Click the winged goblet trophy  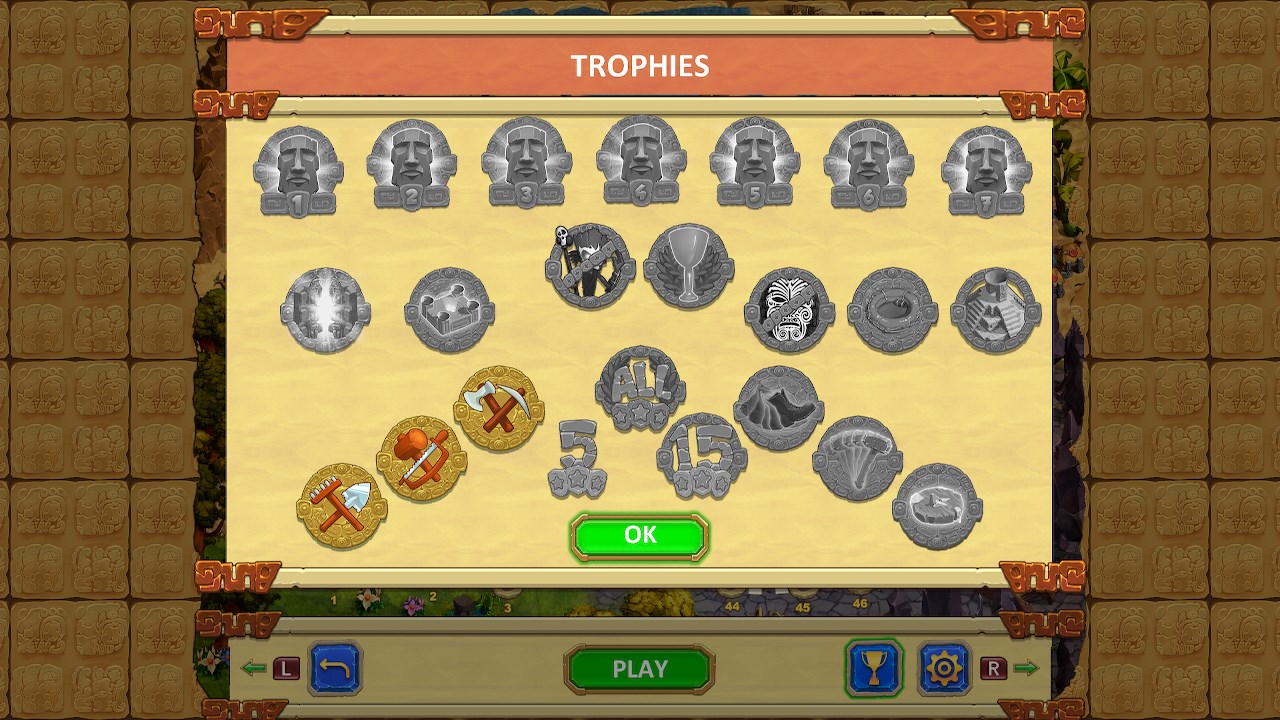click(688, 267)
